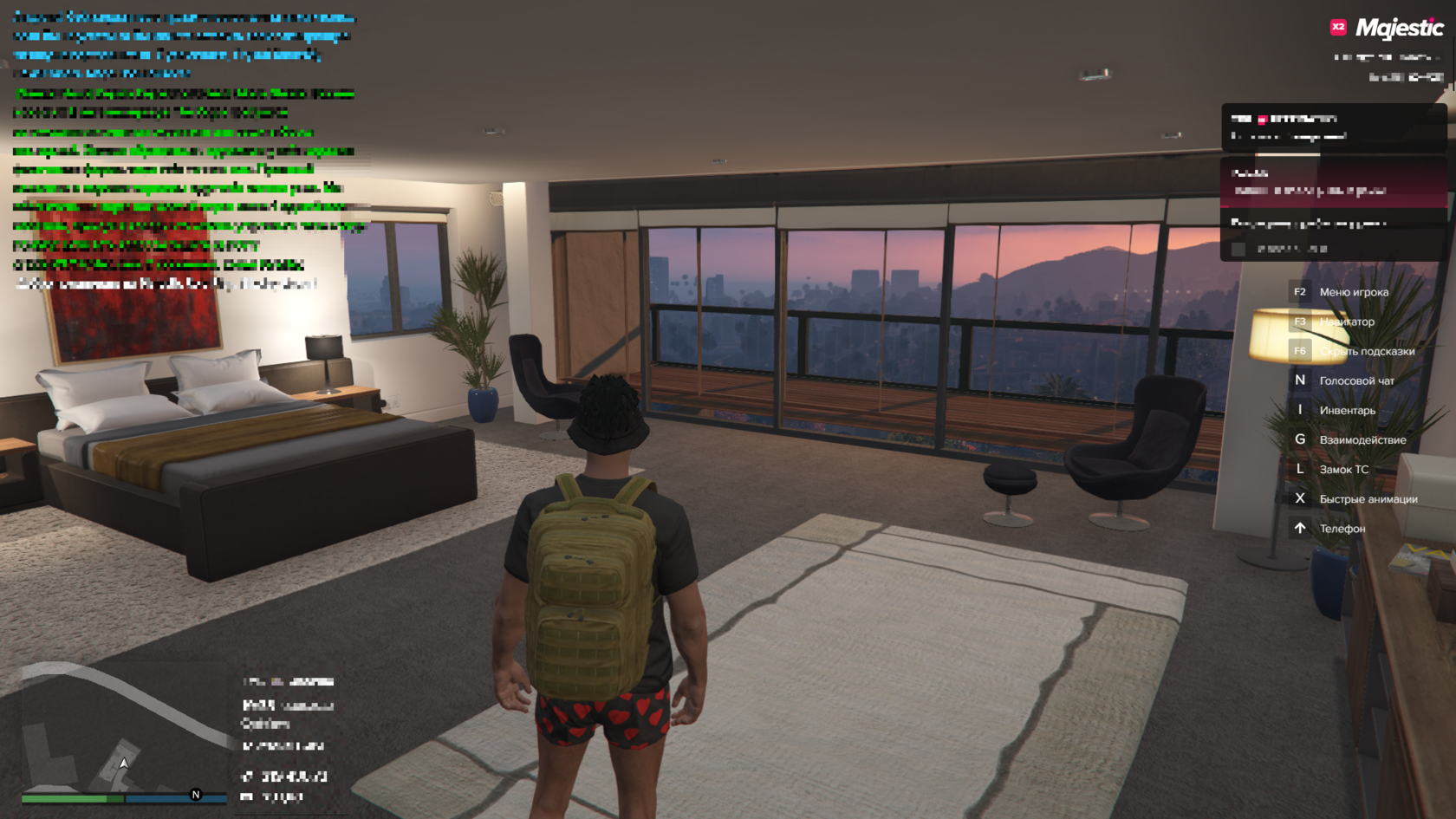Select the north N marker on the minimap
Viewport: 1456px width, 819px height.
(x=196, y=795)
